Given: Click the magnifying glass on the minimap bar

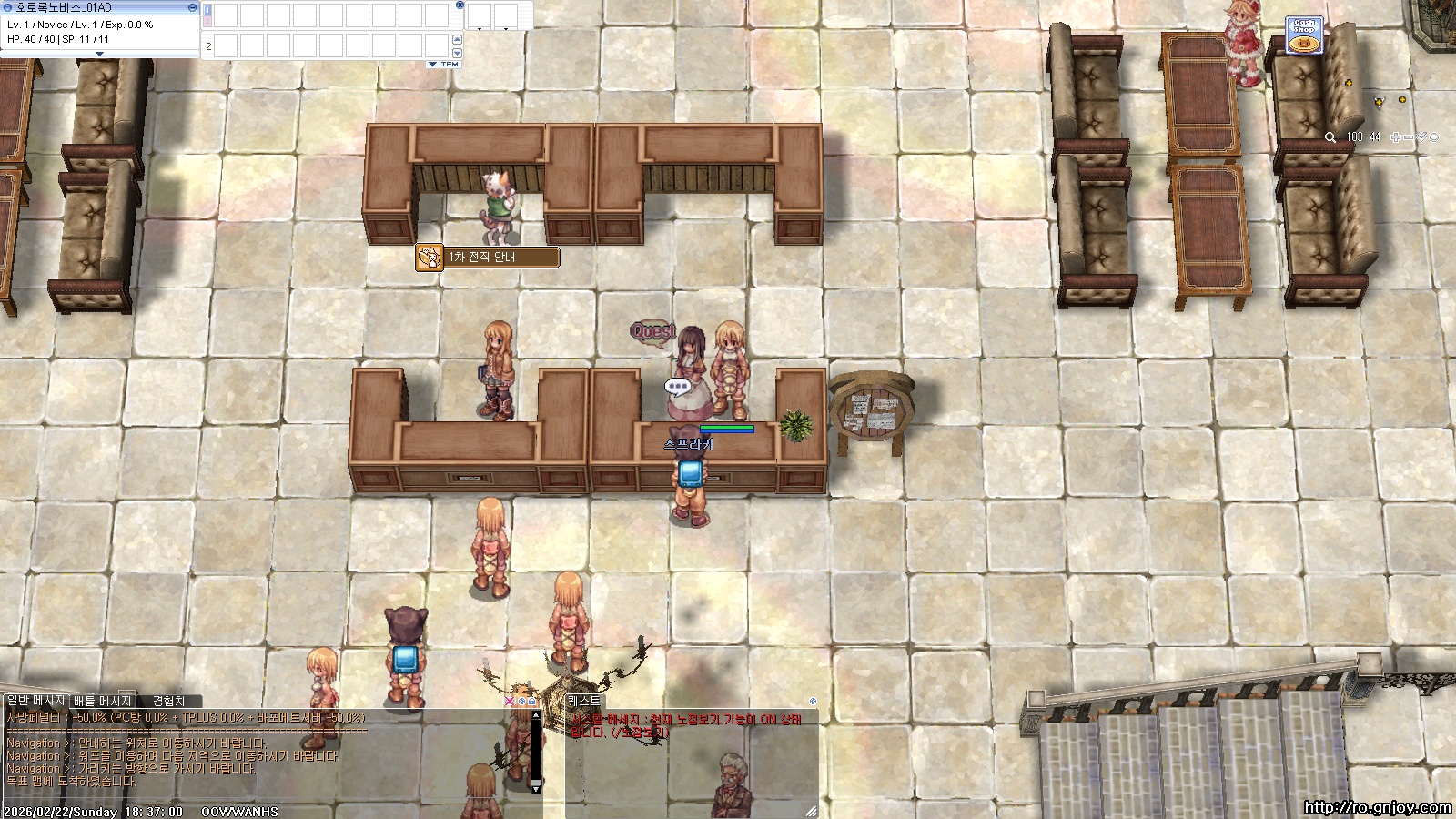Looking at the screenshot, I should pyautogui.click(x=1330, y=137).
